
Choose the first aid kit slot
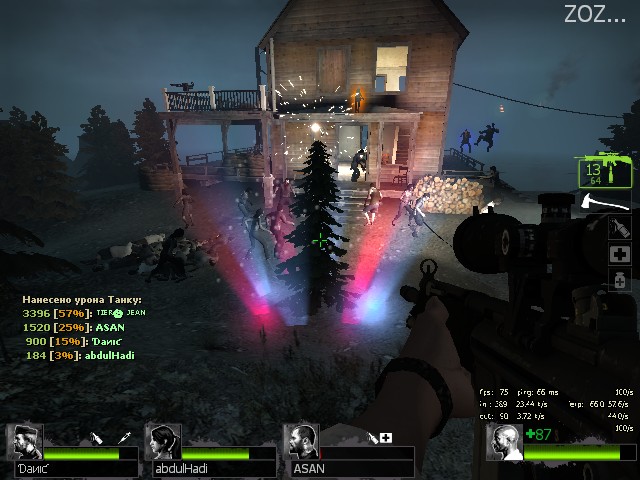(x=621, y=255)
